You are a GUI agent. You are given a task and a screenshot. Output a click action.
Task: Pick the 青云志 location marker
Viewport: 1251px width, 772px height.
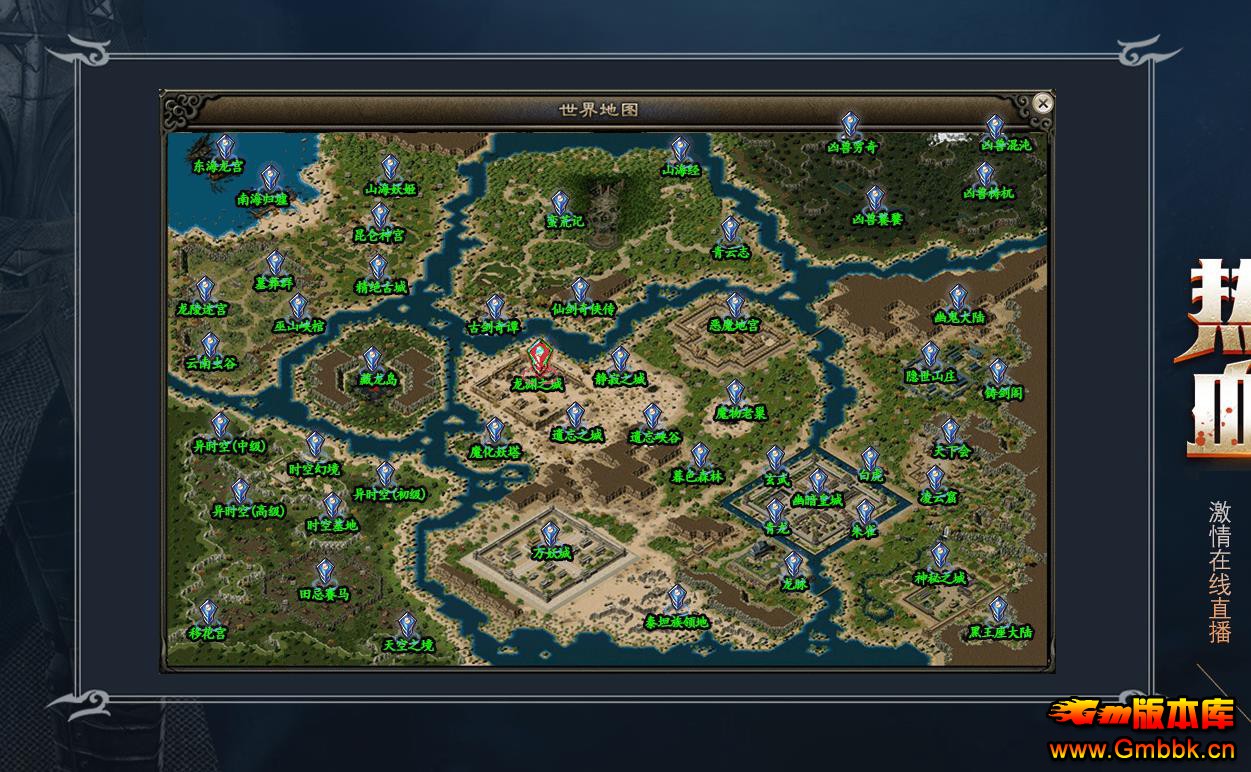(x=730, y=232)
